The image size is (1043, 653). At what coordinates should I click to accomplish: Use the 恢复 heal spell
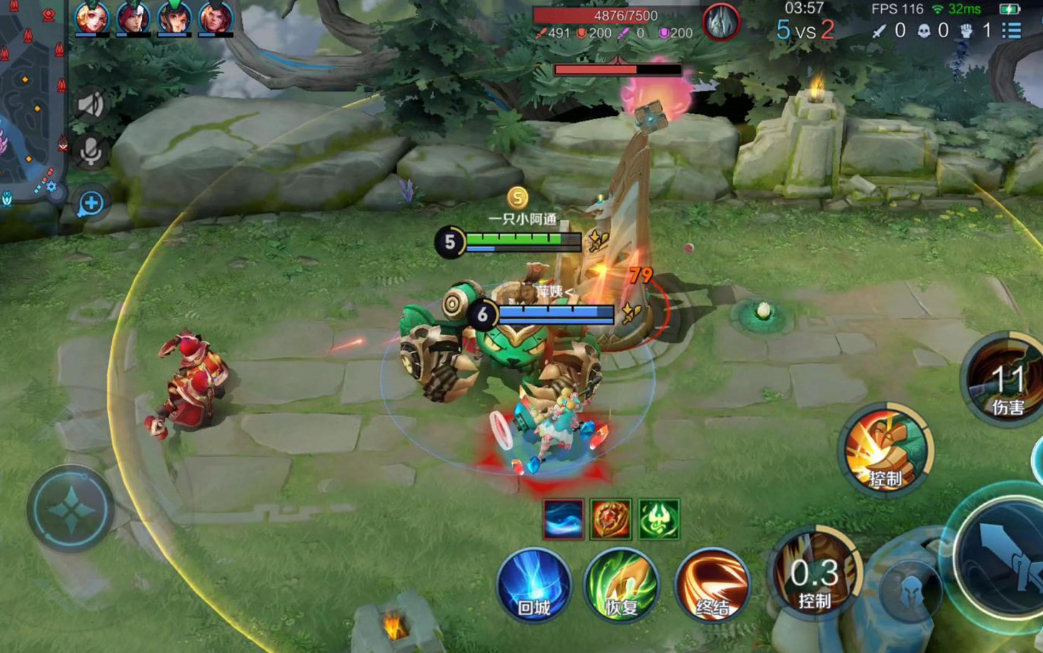[x=622, y=585]
